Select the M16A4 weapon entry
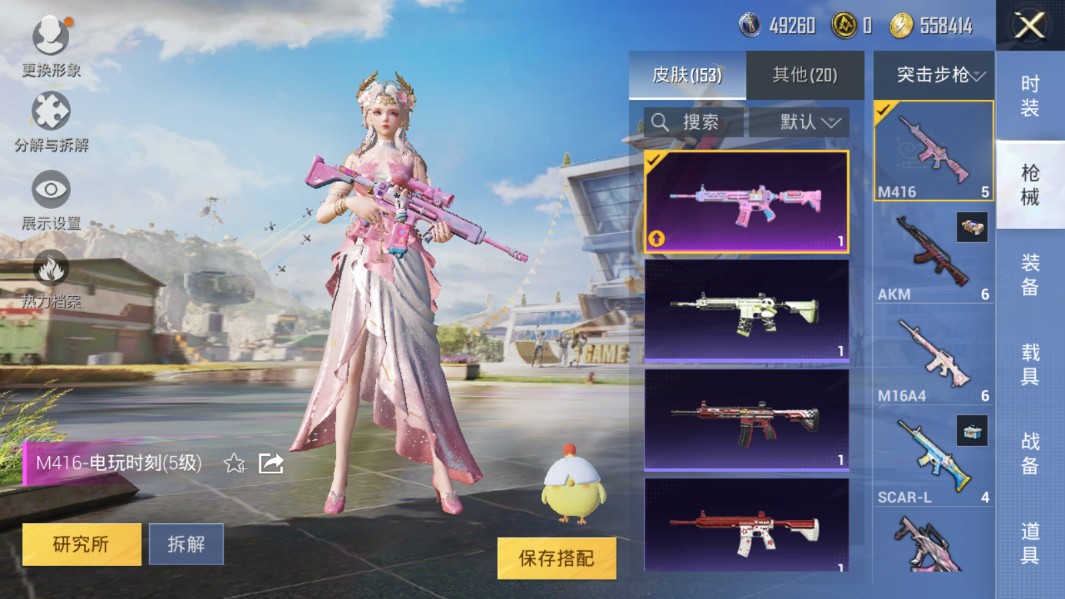The image size is (1065, 599). (x=933, y=357)
